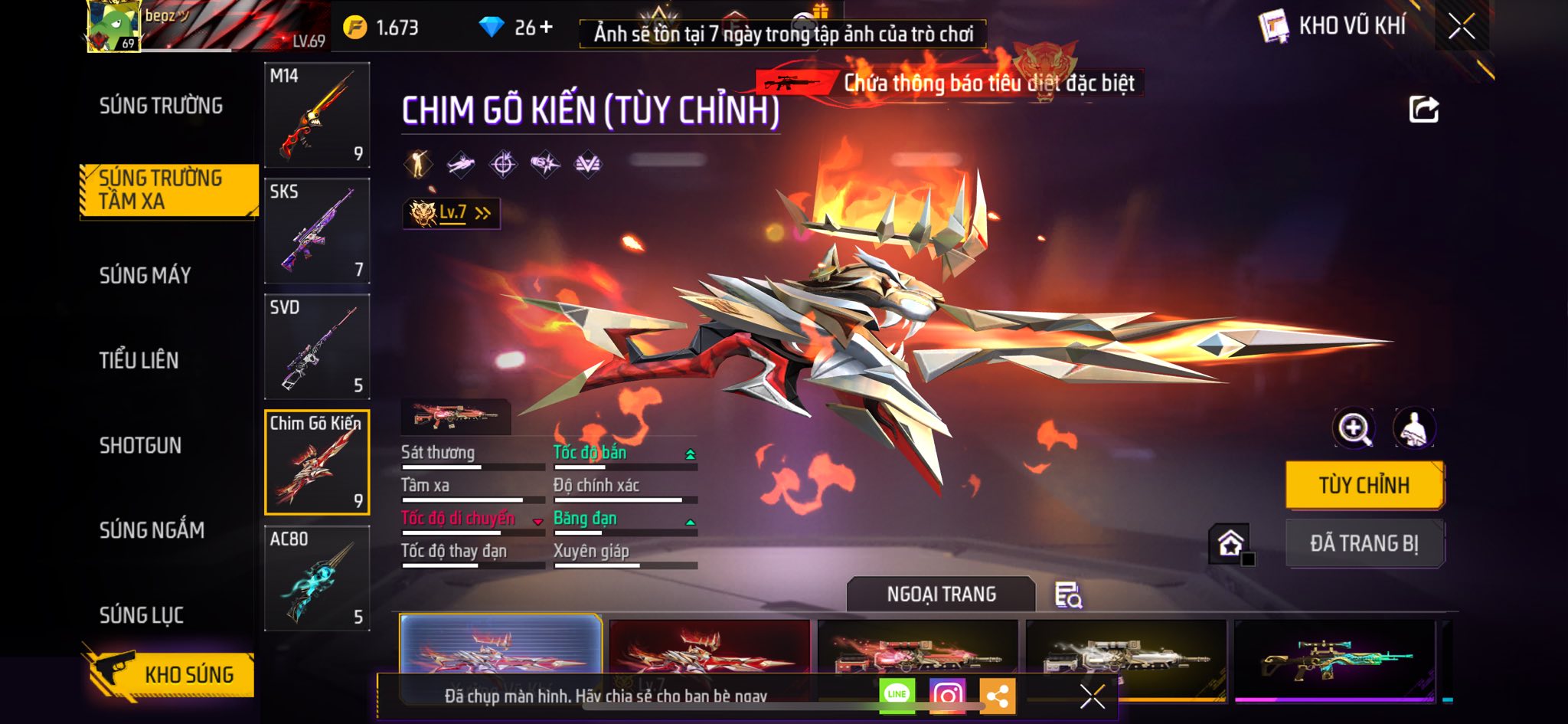Select the M14 weapon tile
Screen dimensions: 1568x724
tap(317, 115)
